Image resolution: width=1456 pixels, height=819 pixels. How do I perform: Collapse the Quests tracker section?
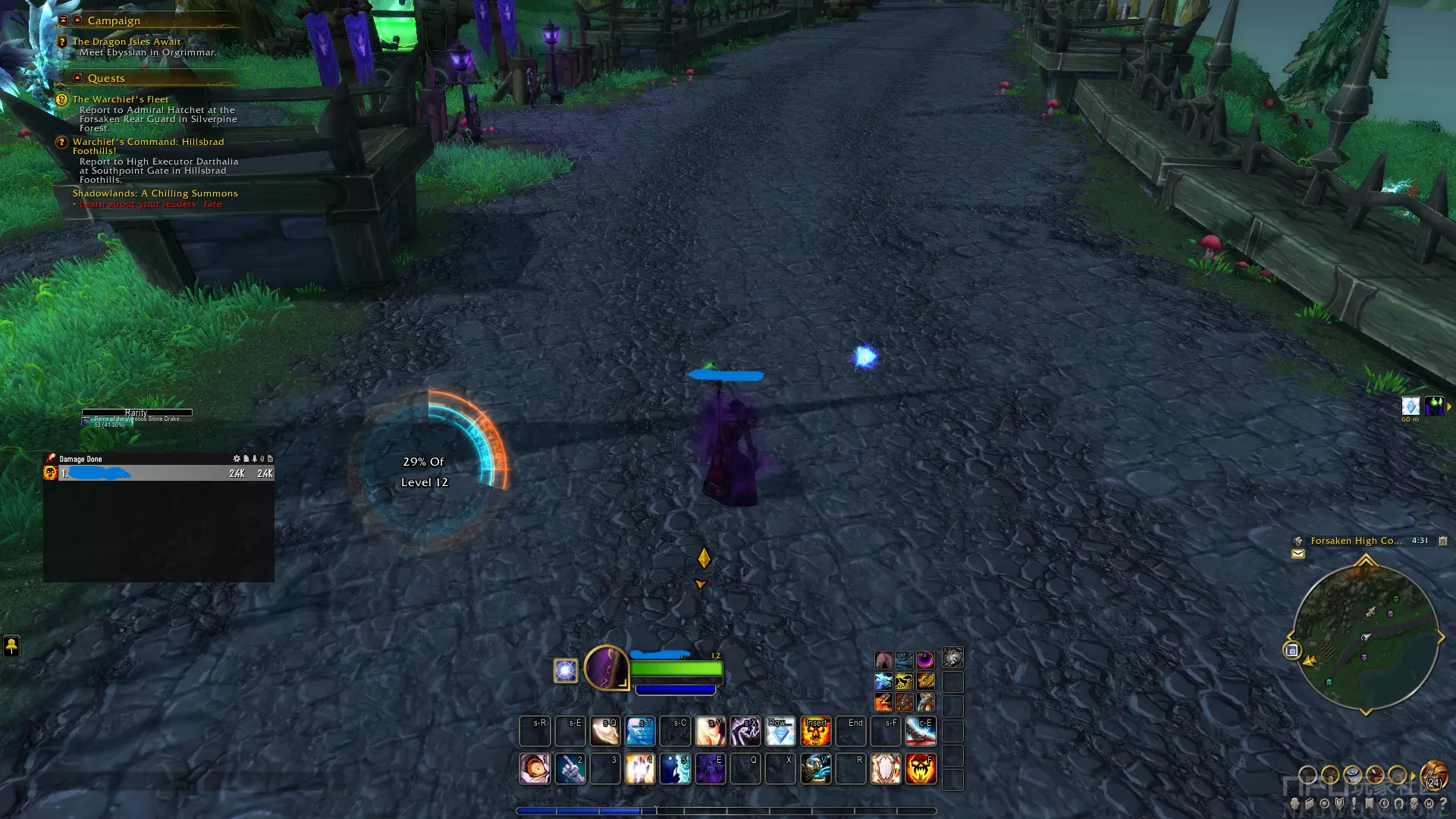point(77,77)
